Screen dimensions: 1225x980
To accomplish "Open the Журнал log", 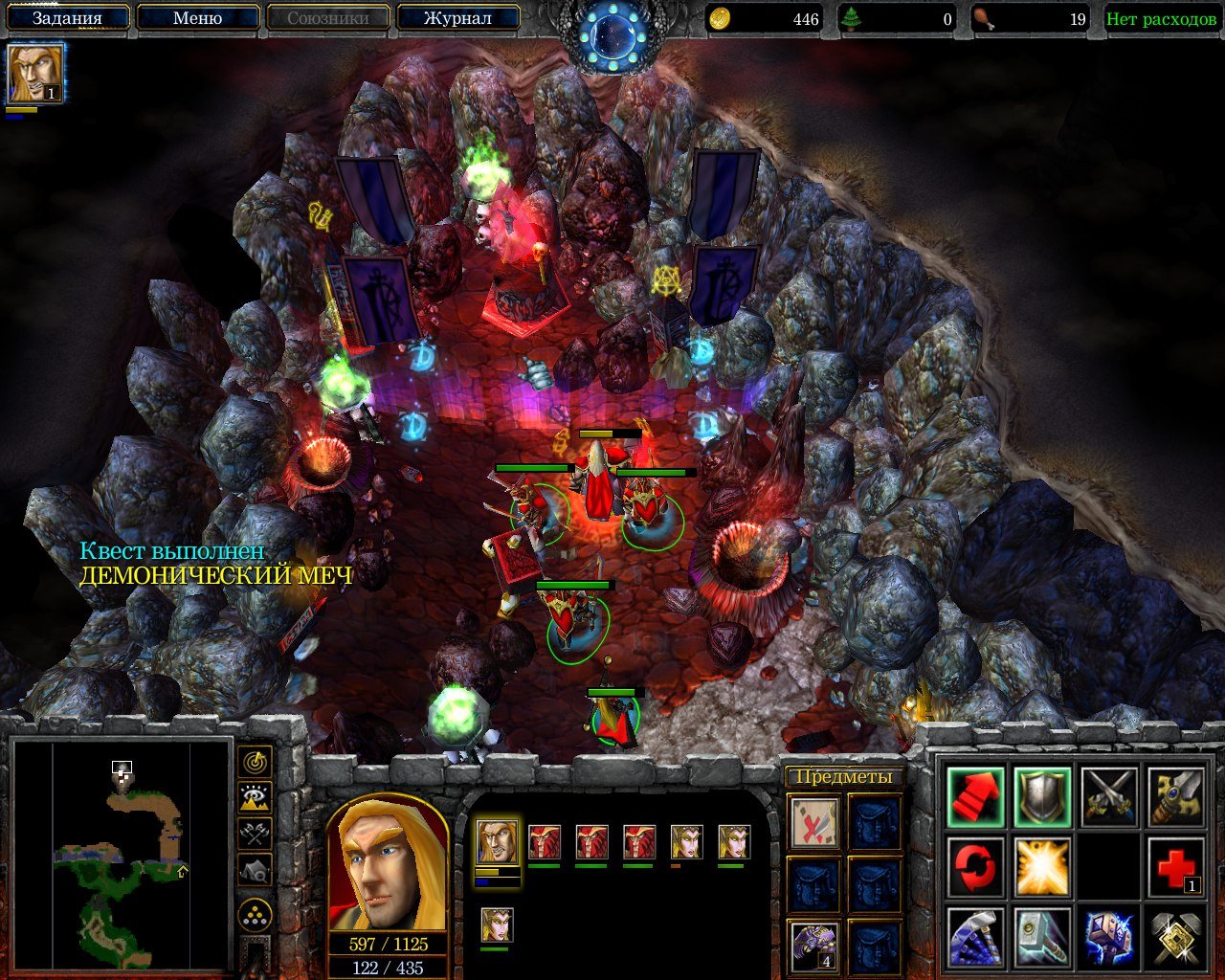I will [457, 18].
